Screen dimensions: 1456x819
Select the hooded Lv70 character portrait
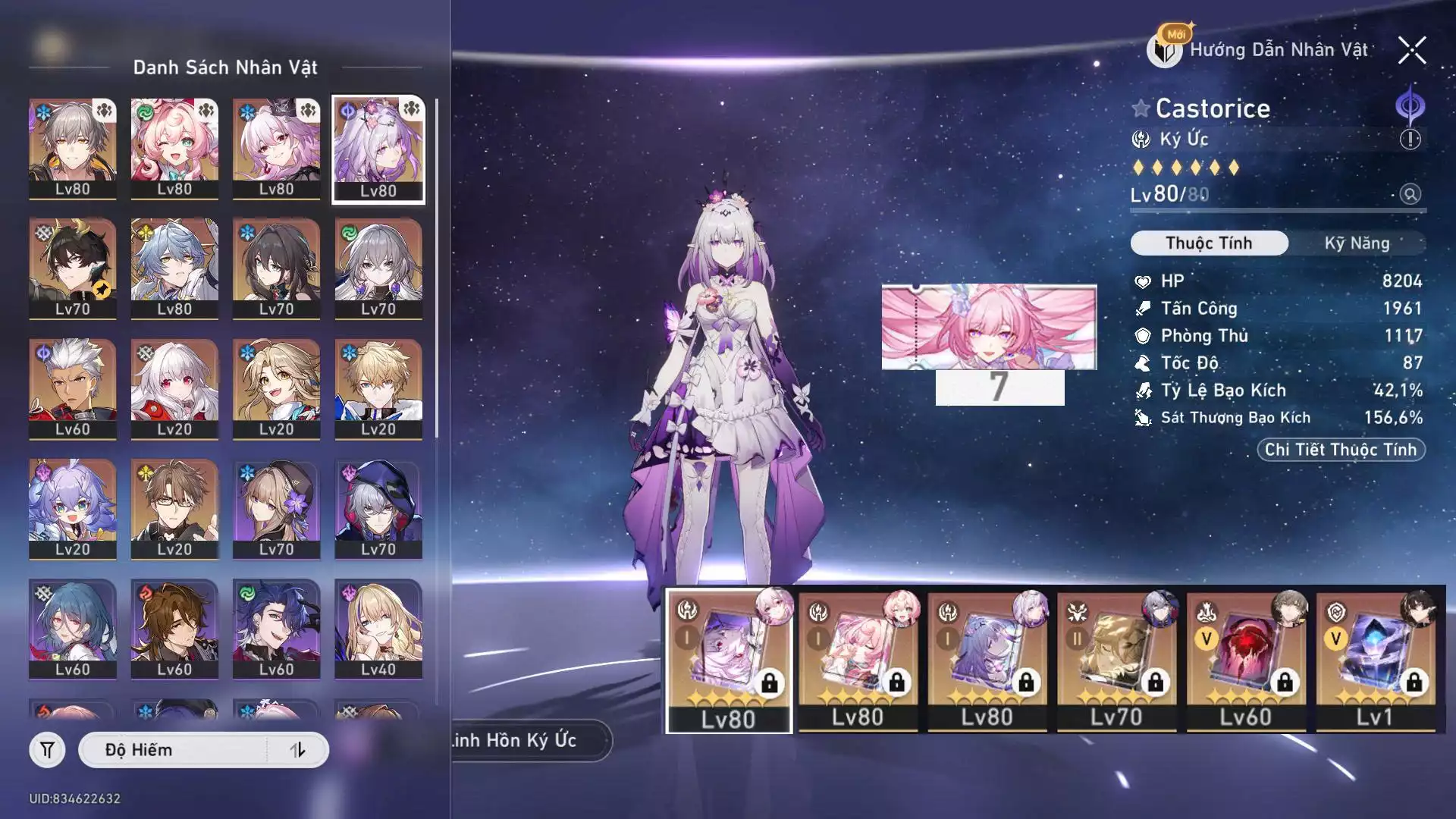coord(378,508)
